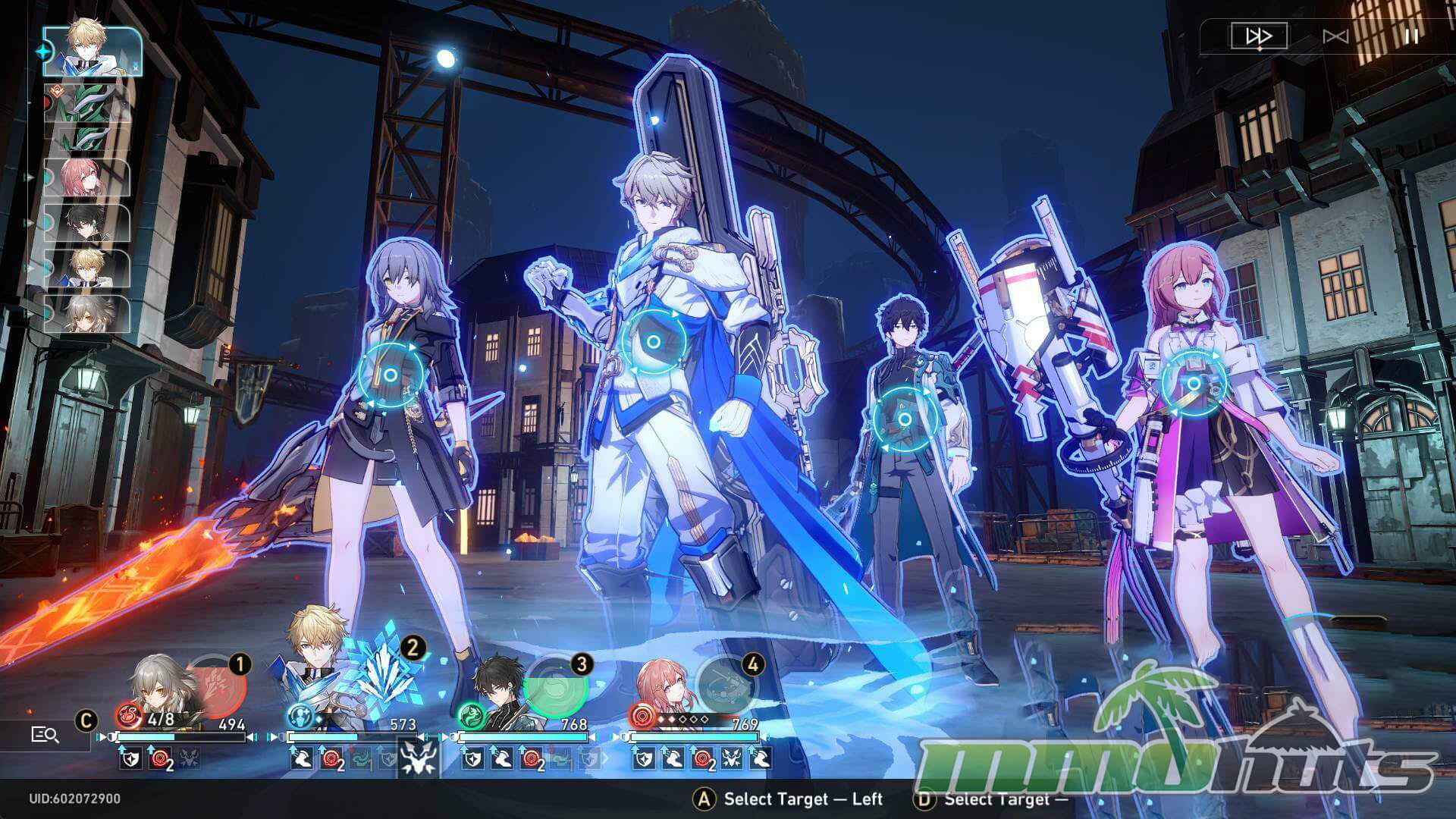Target Dan Heng using his circular target marker
This screenshot has height=819, width=1456.
[904, 419]
